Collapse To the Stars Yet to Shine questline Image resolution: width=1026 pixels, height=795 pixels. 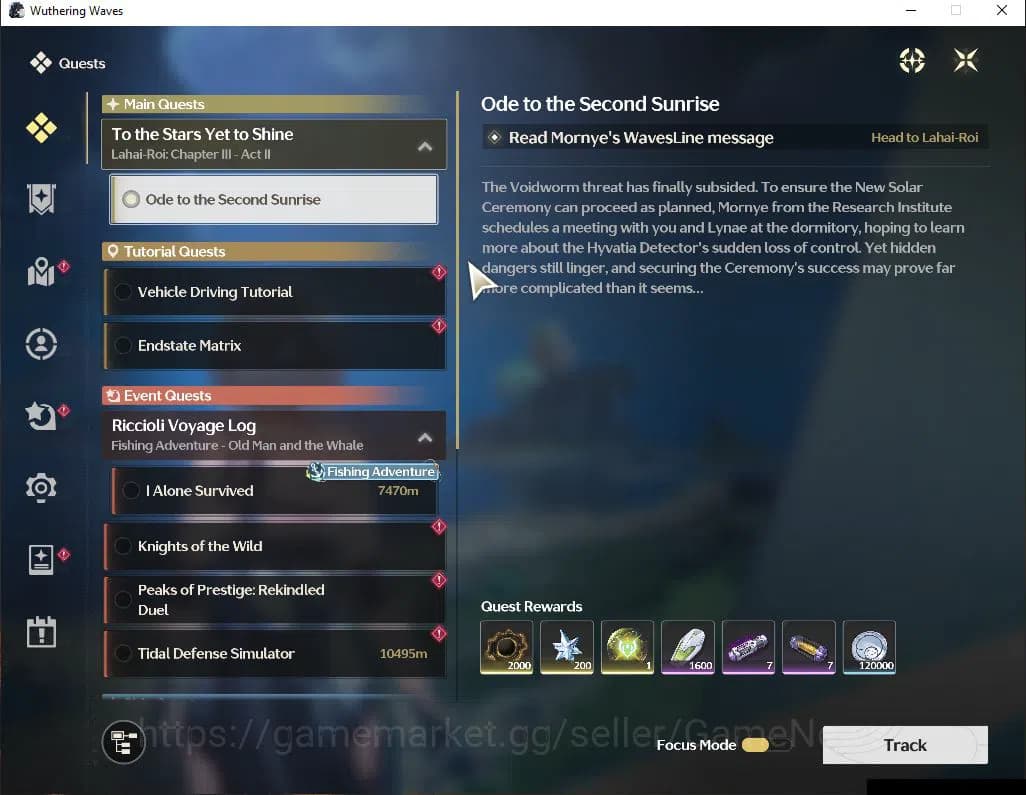point(425,146)
